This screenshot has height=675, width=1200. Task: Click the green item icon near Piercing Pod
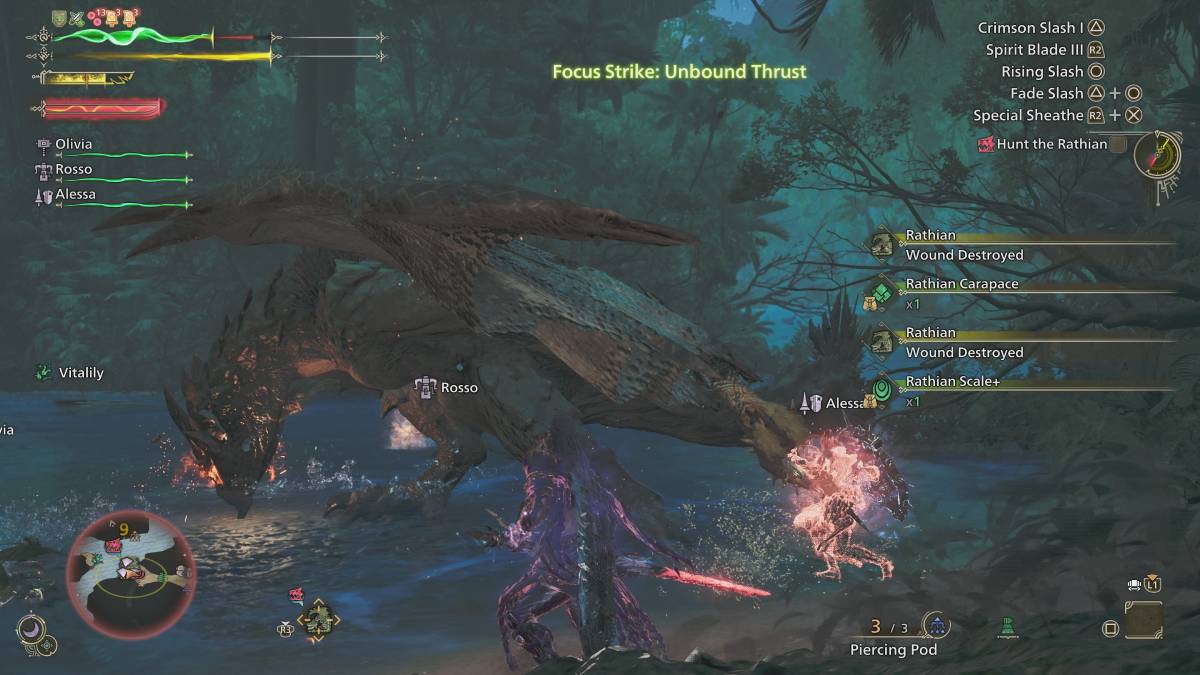[x=1007, y=628]
